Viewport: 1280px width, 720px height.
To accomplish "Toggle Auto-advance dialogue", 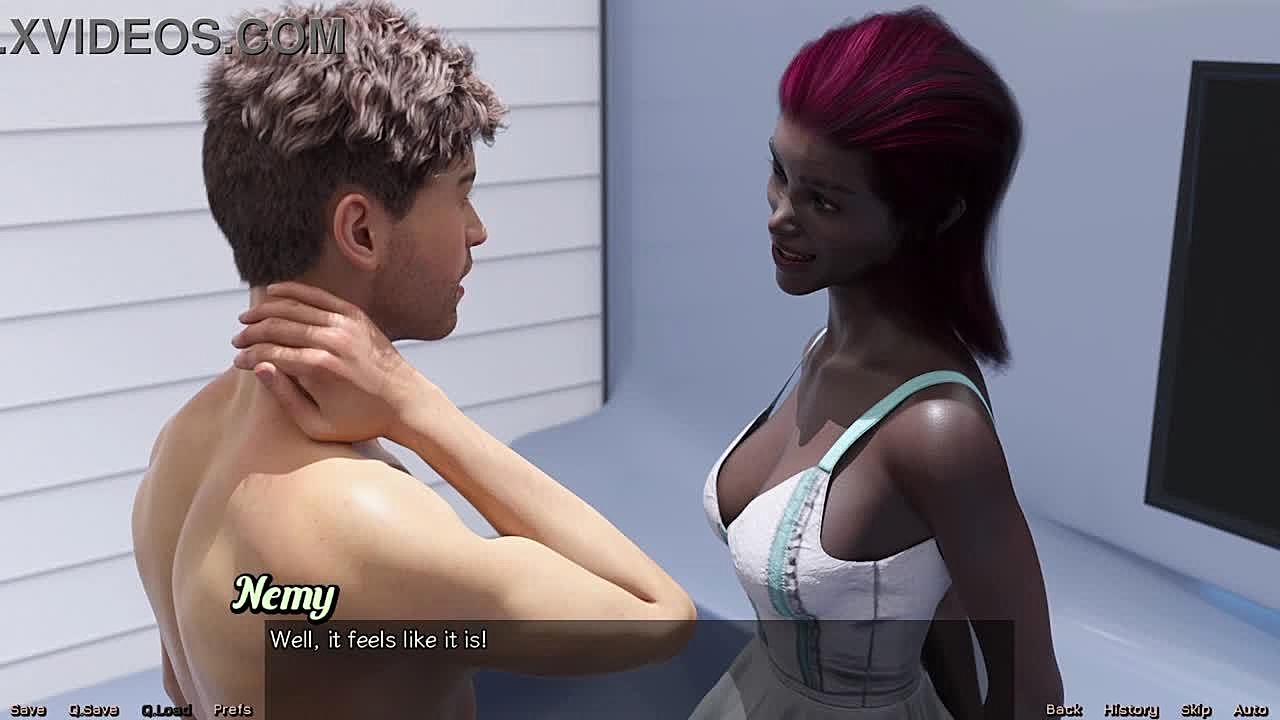I will click(1250, 710).
